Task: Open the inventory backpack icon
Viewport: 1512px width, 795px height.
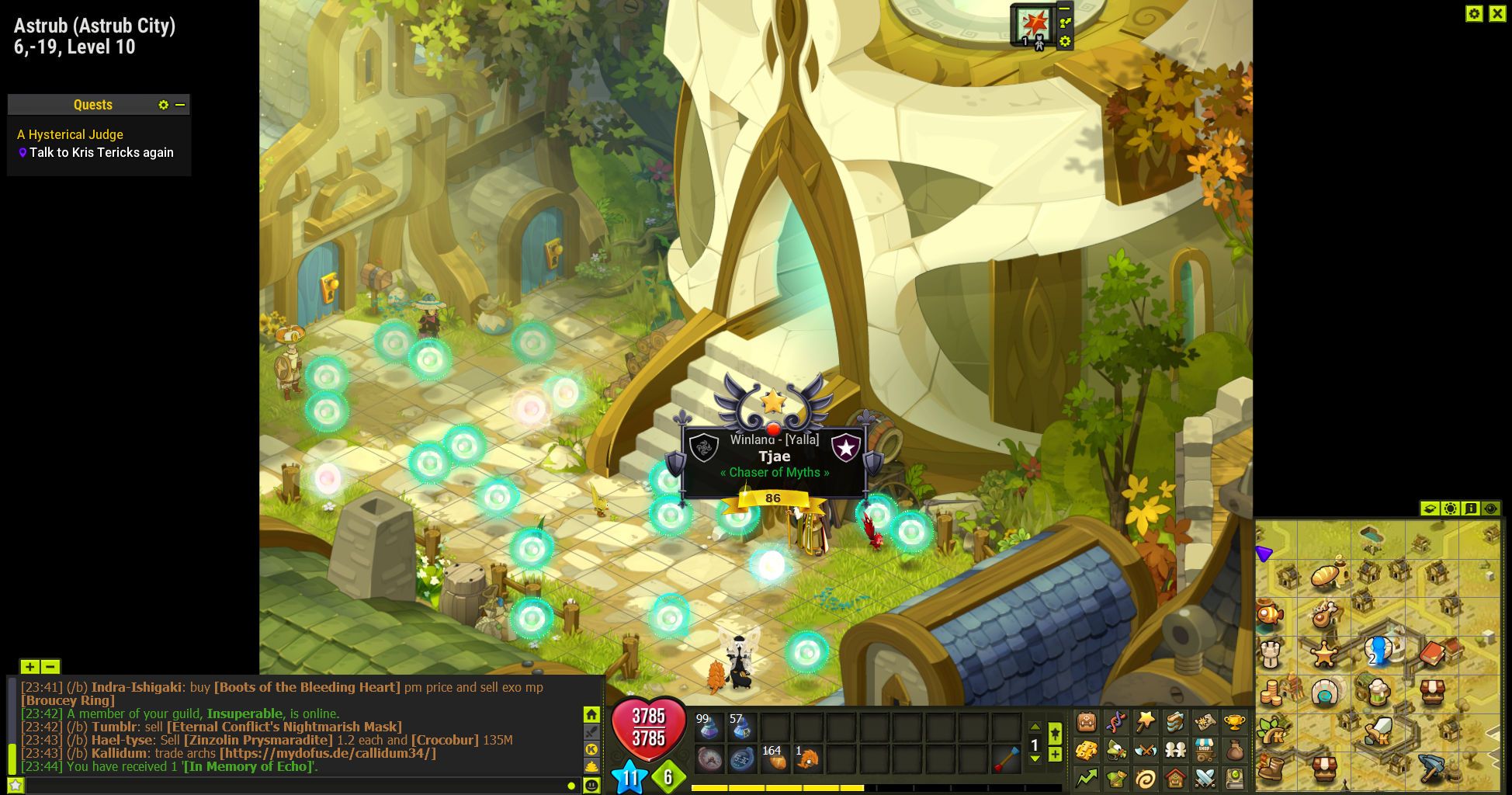Action: 1085,720
